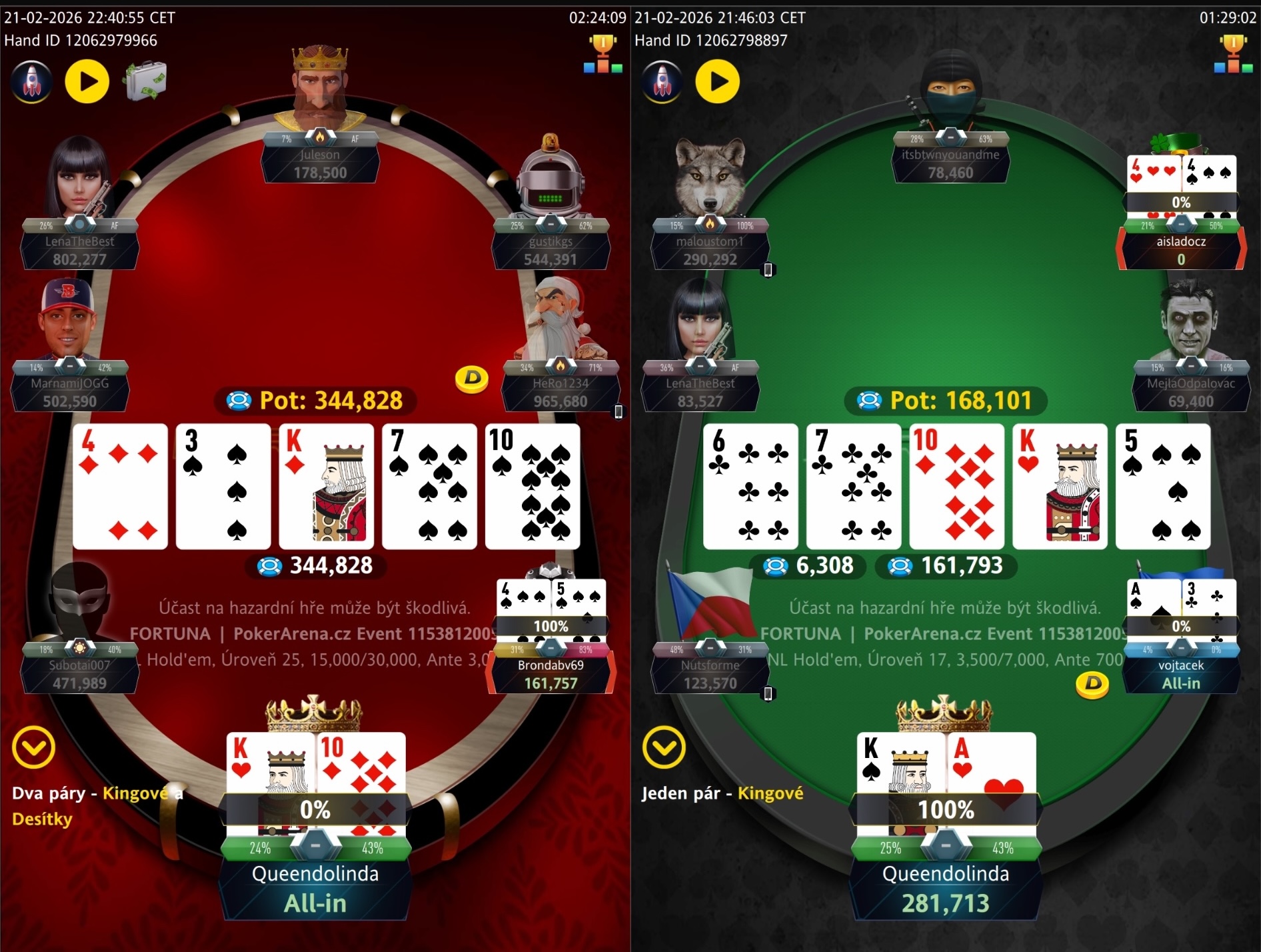
Task: Click the rocket icon on the green table
Action: [x=662, y=81]
